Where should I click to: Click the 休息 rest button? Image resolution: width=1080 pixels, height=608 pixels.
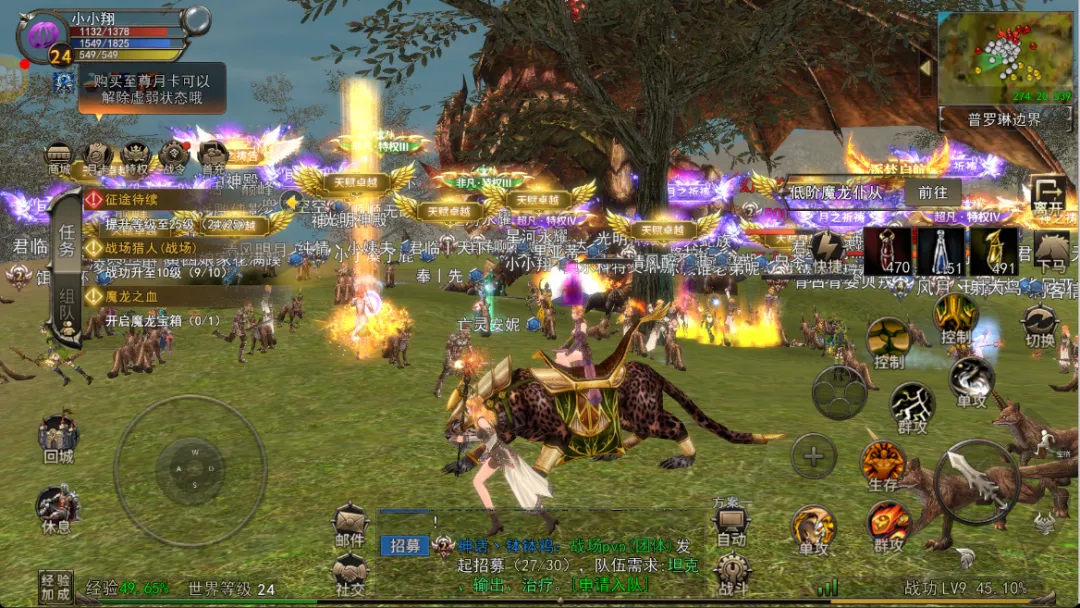coord(56,509)
